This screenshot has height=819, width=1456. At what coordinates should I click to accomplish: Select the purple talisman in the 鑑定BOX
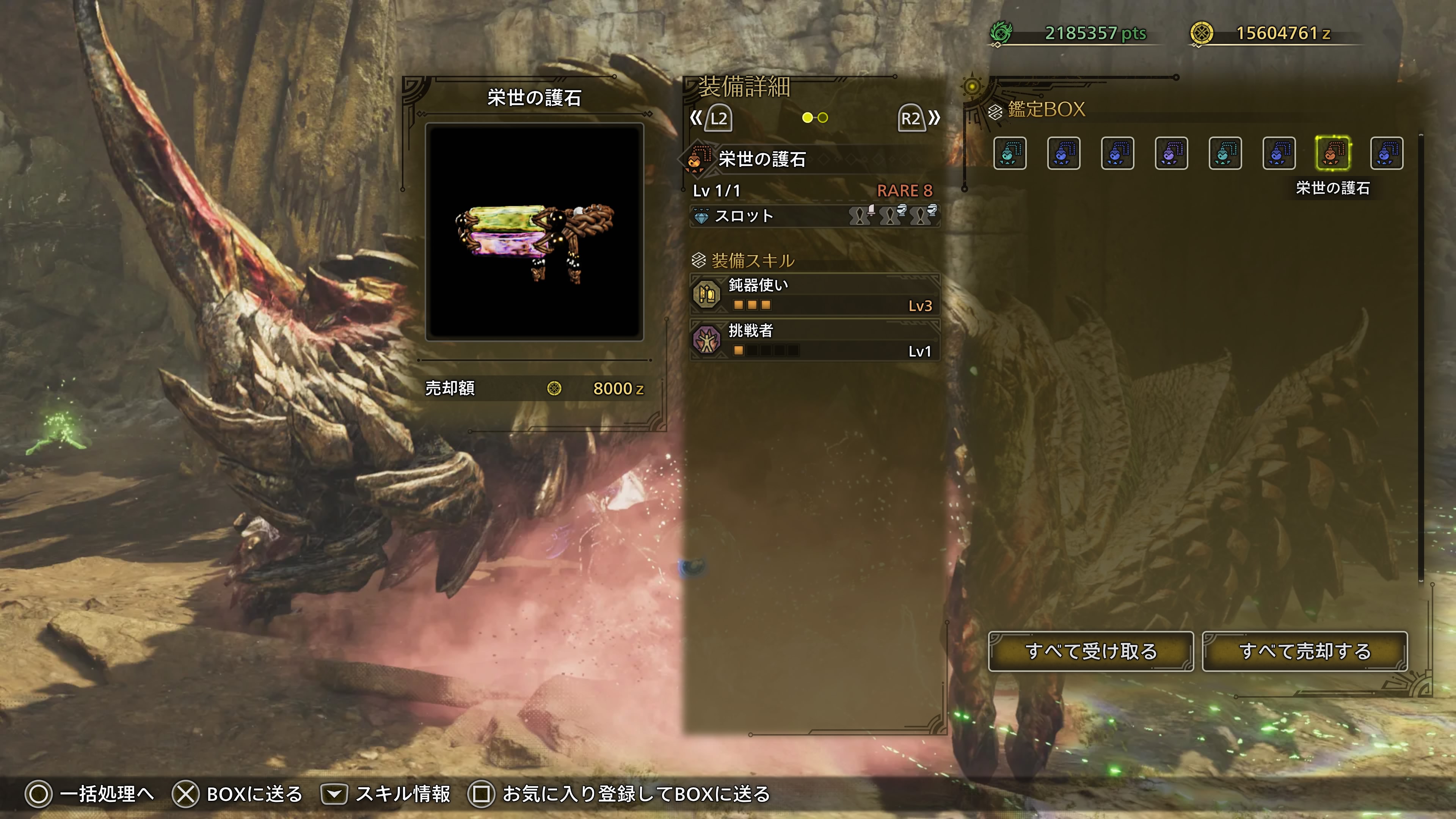point(1171,153)
